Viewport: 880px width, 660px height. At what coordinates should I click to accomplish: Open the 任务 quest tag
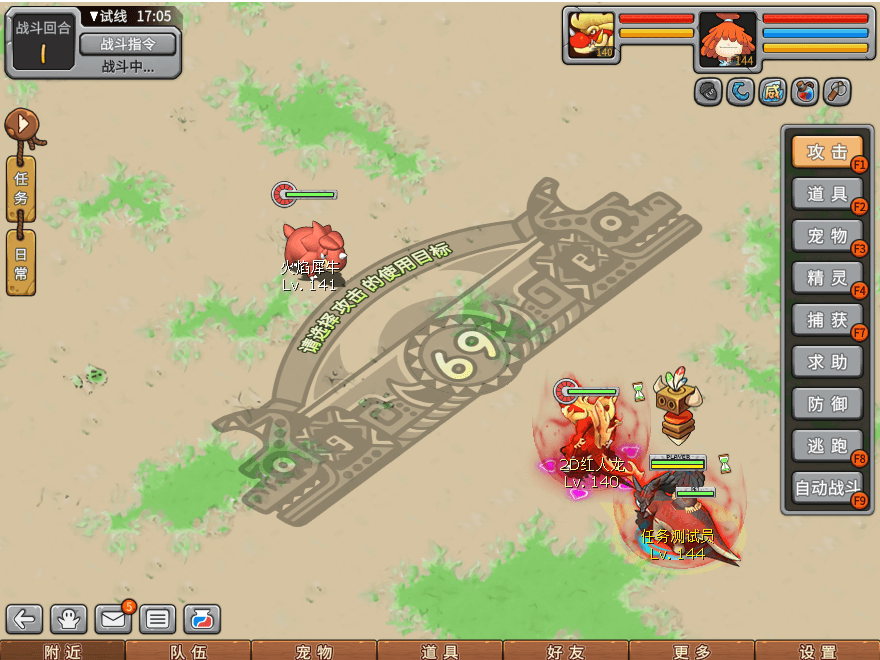pos(21,188)
